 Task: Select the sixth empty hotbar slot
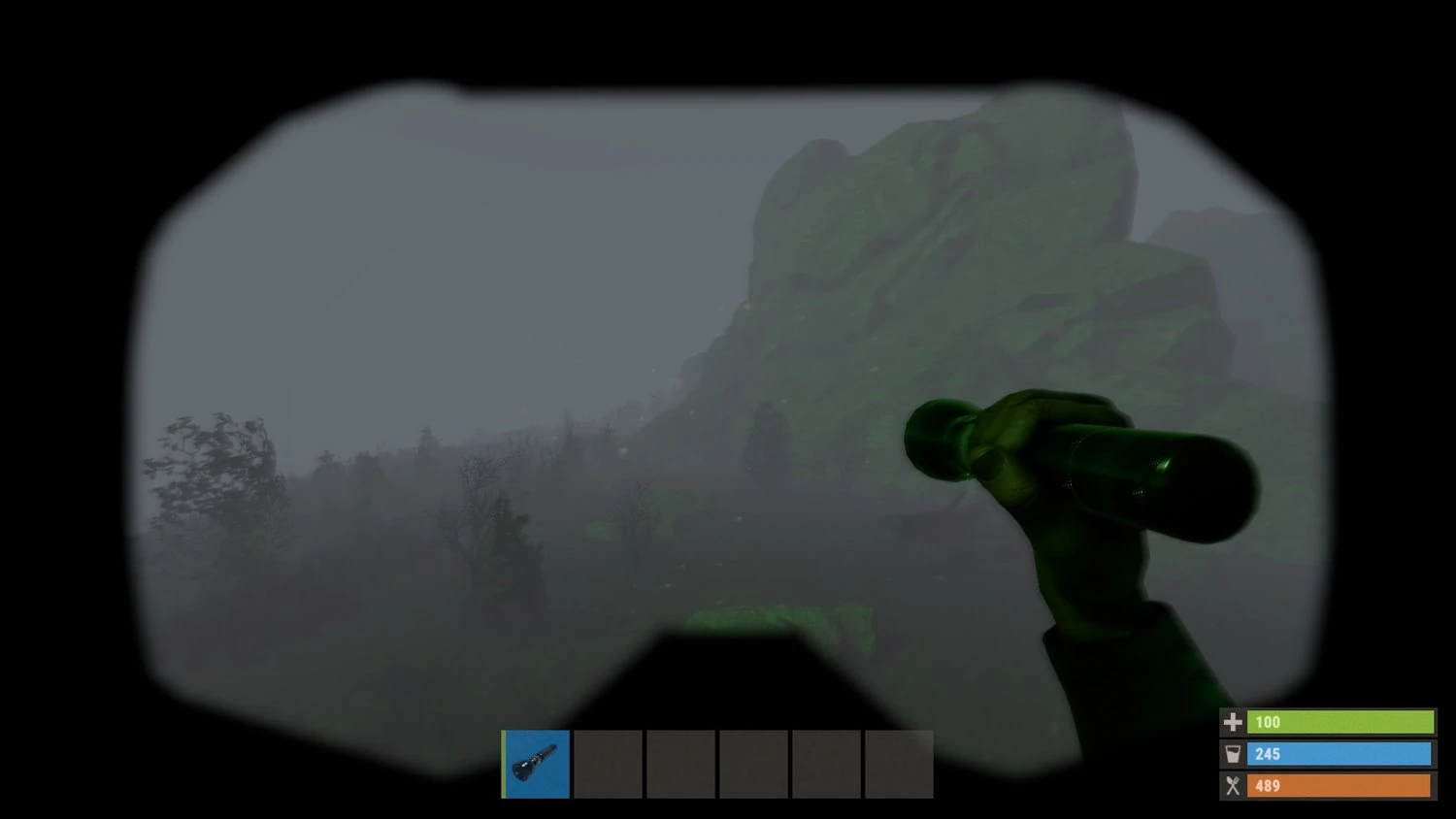pos(899,765)
